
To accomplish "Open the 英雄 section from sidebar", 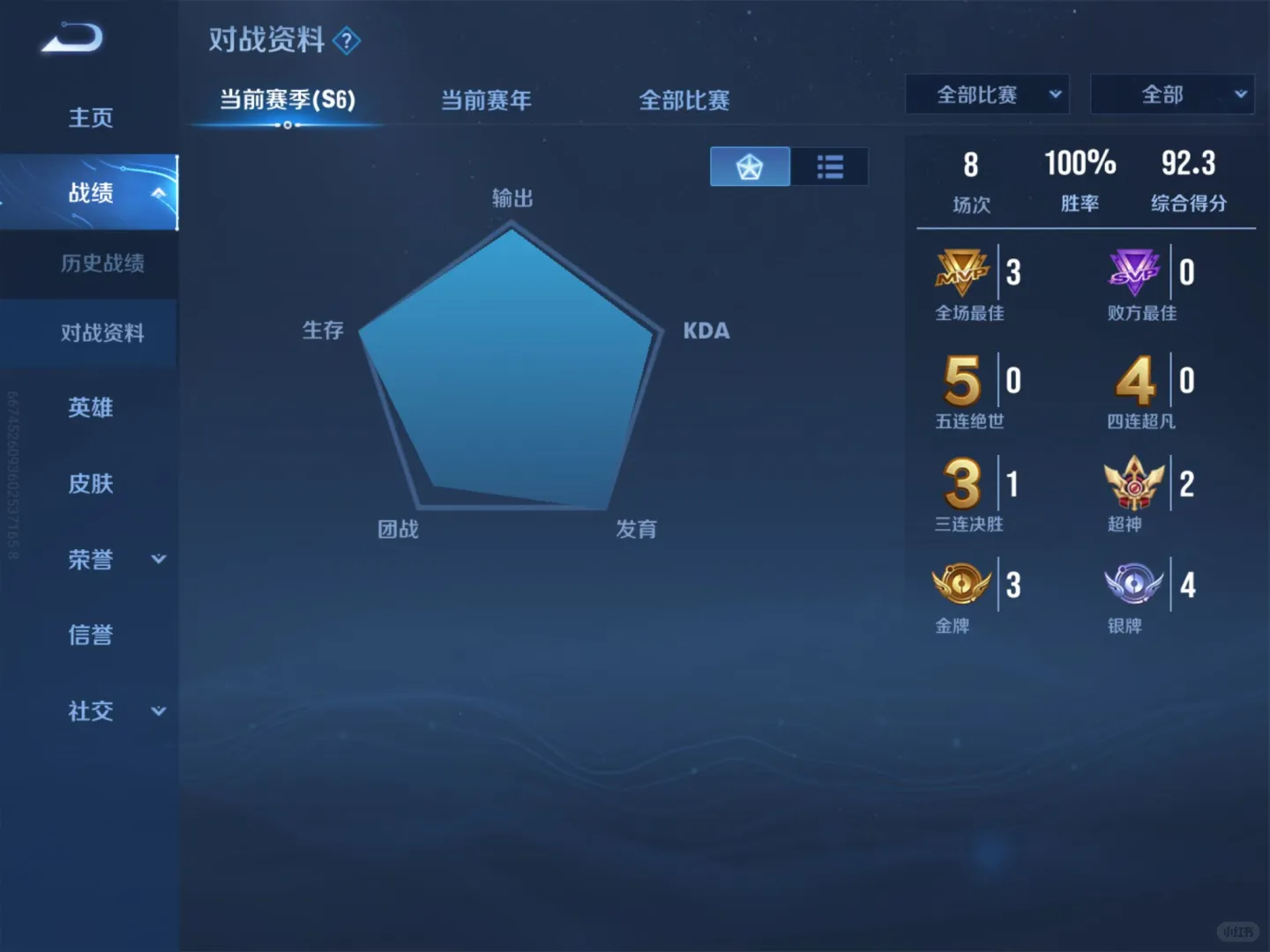I will [x=91, y=408].
